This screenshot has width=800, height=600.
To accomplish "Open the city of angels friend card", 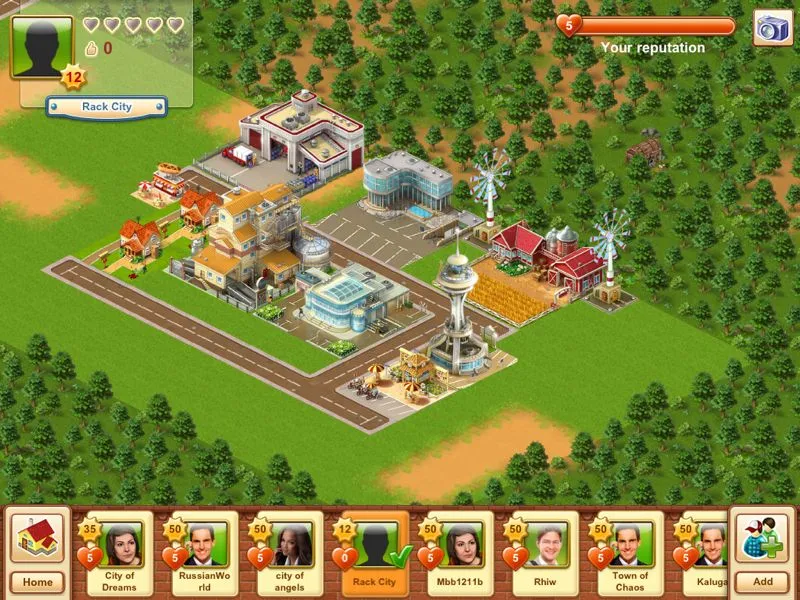I will [x=289, y=554].
